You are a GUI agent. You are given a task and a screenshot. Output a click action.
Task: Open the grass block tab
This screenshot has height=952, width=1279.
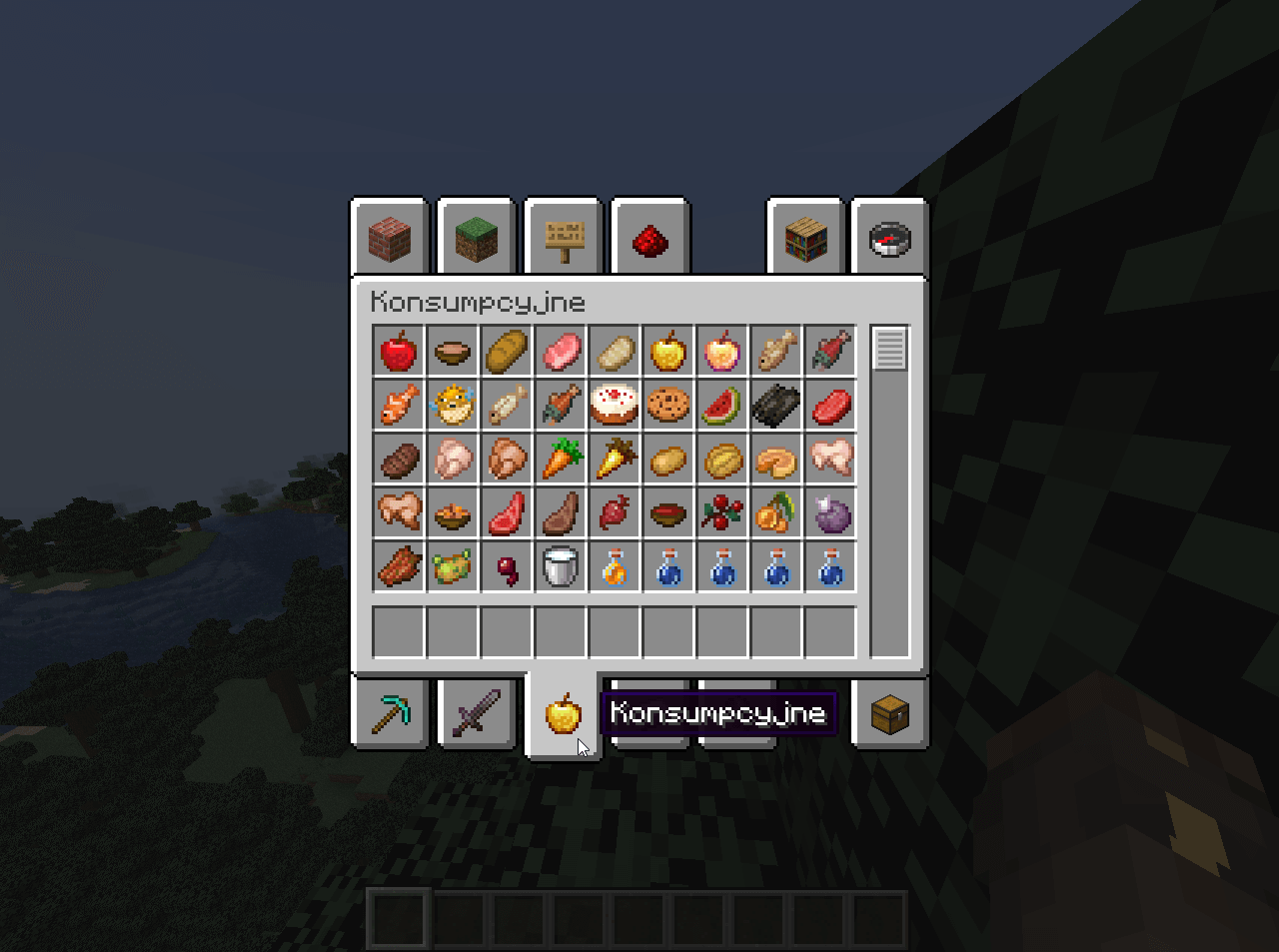point(477,238)
